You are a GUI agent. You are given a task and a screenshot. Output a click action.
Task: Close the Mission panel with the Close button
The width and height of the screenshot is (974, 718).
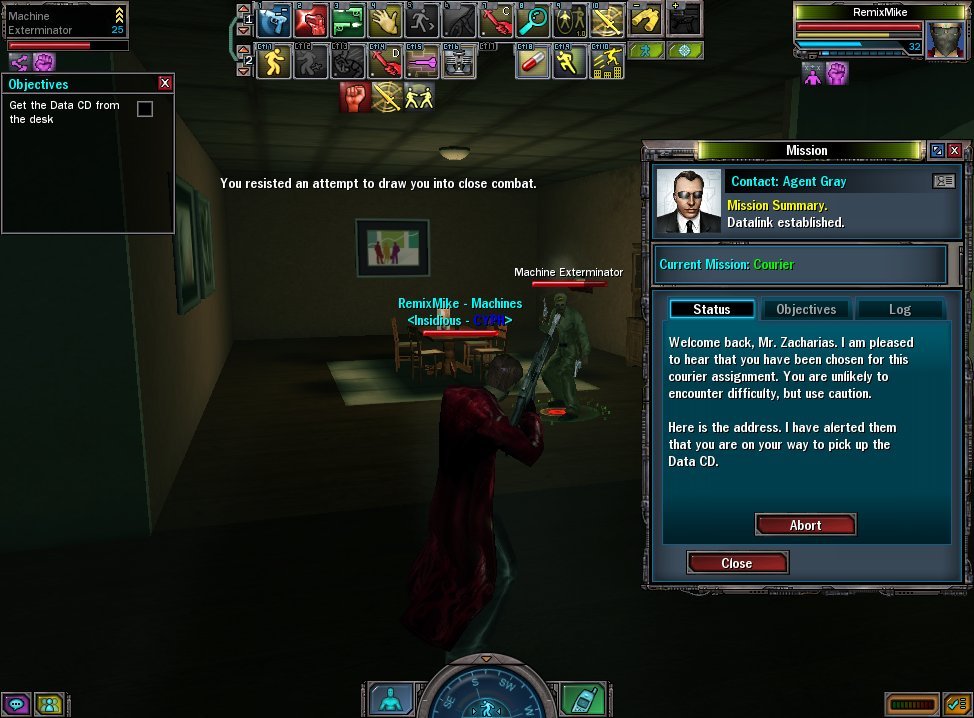pos(737,563)
